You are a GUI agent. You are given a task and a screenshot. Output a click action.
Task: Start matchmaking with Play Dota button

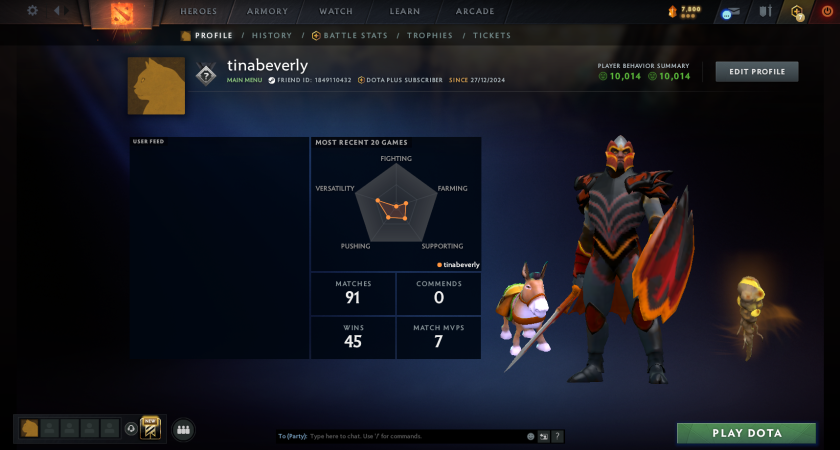(x=747, y=433)
